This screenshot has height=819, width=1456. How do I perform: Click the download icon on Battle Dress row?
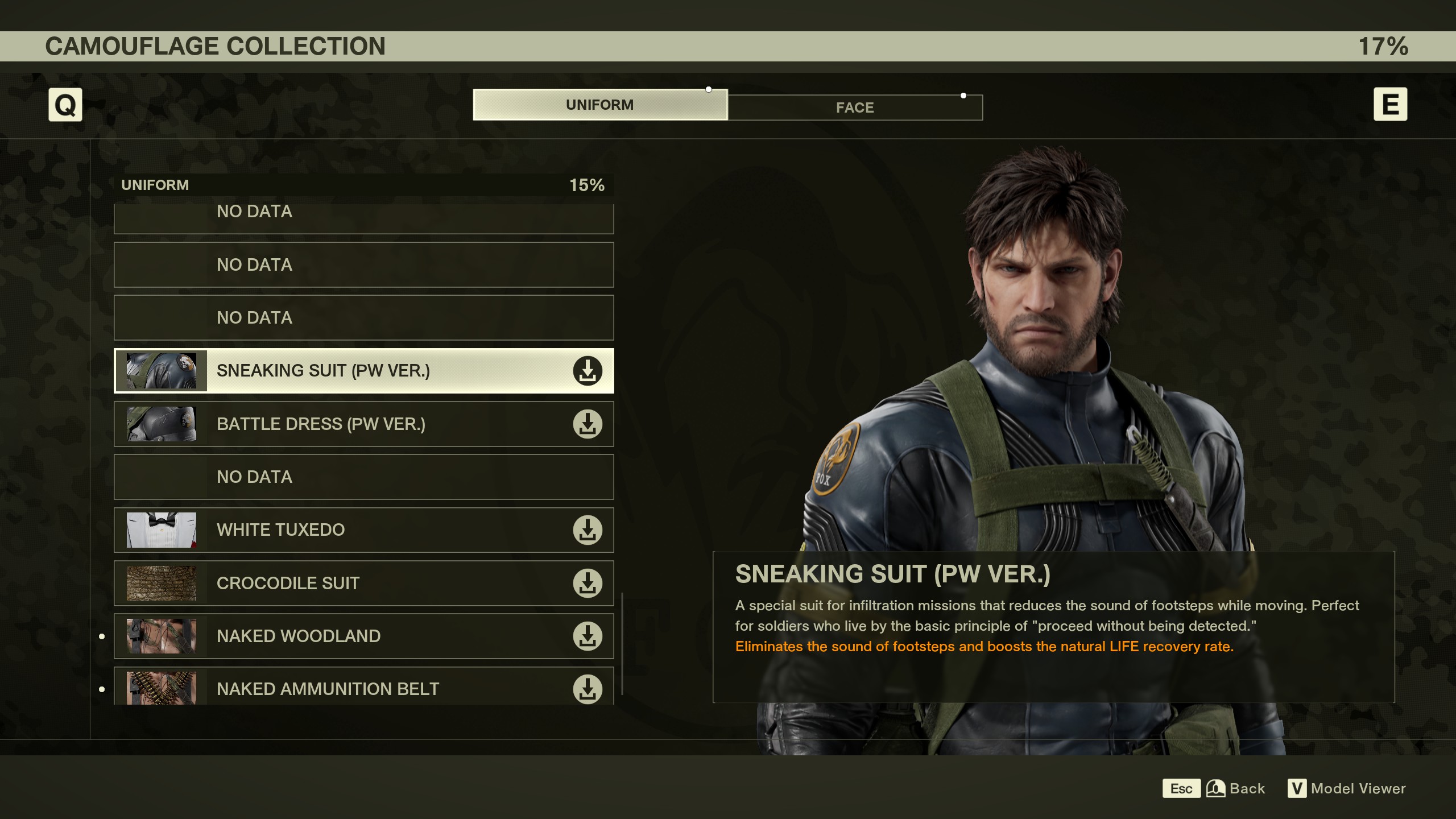point(588,424)
